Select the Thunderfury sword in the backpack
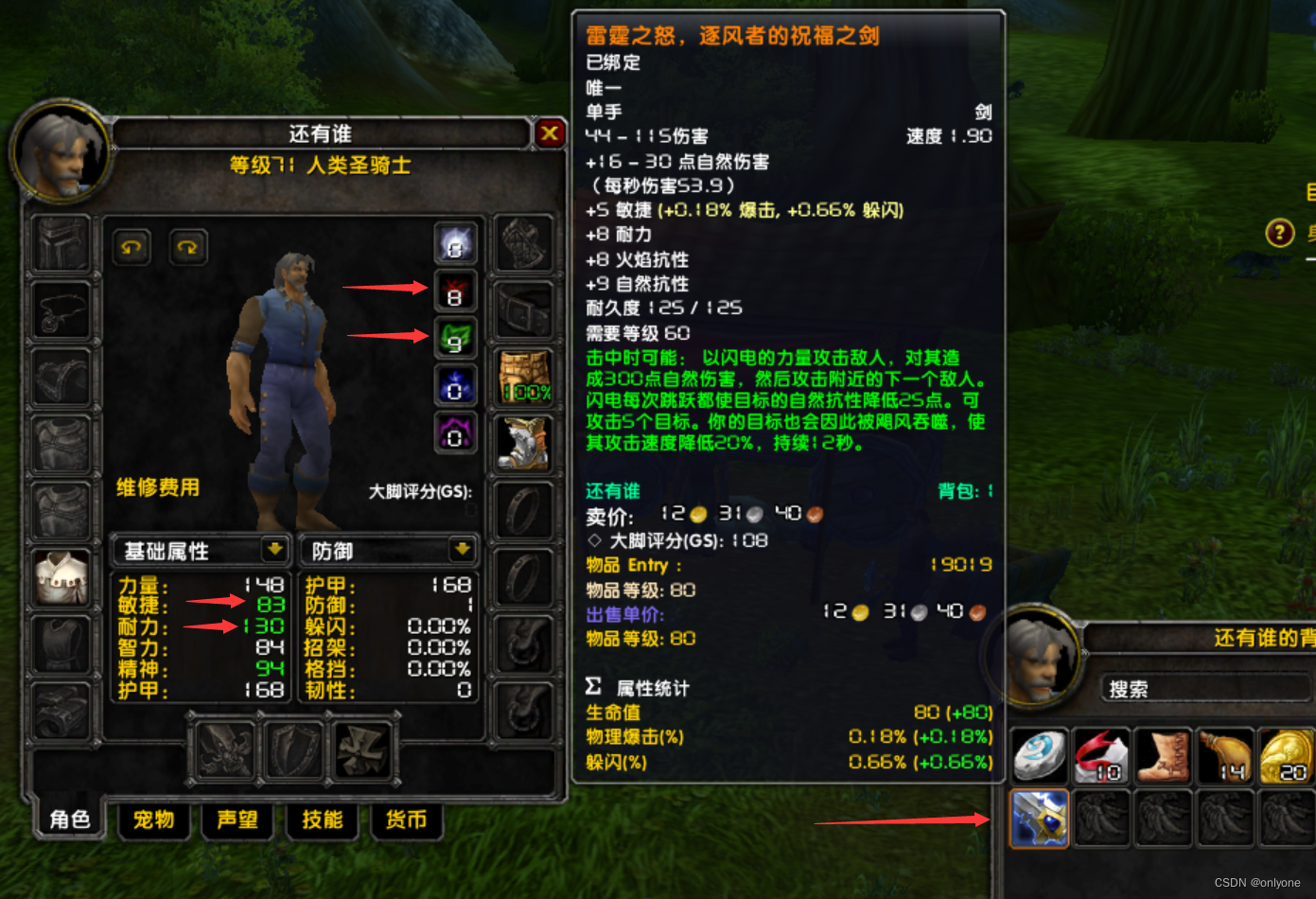This screenshot has height=899, width=1316. [1038, 818]
